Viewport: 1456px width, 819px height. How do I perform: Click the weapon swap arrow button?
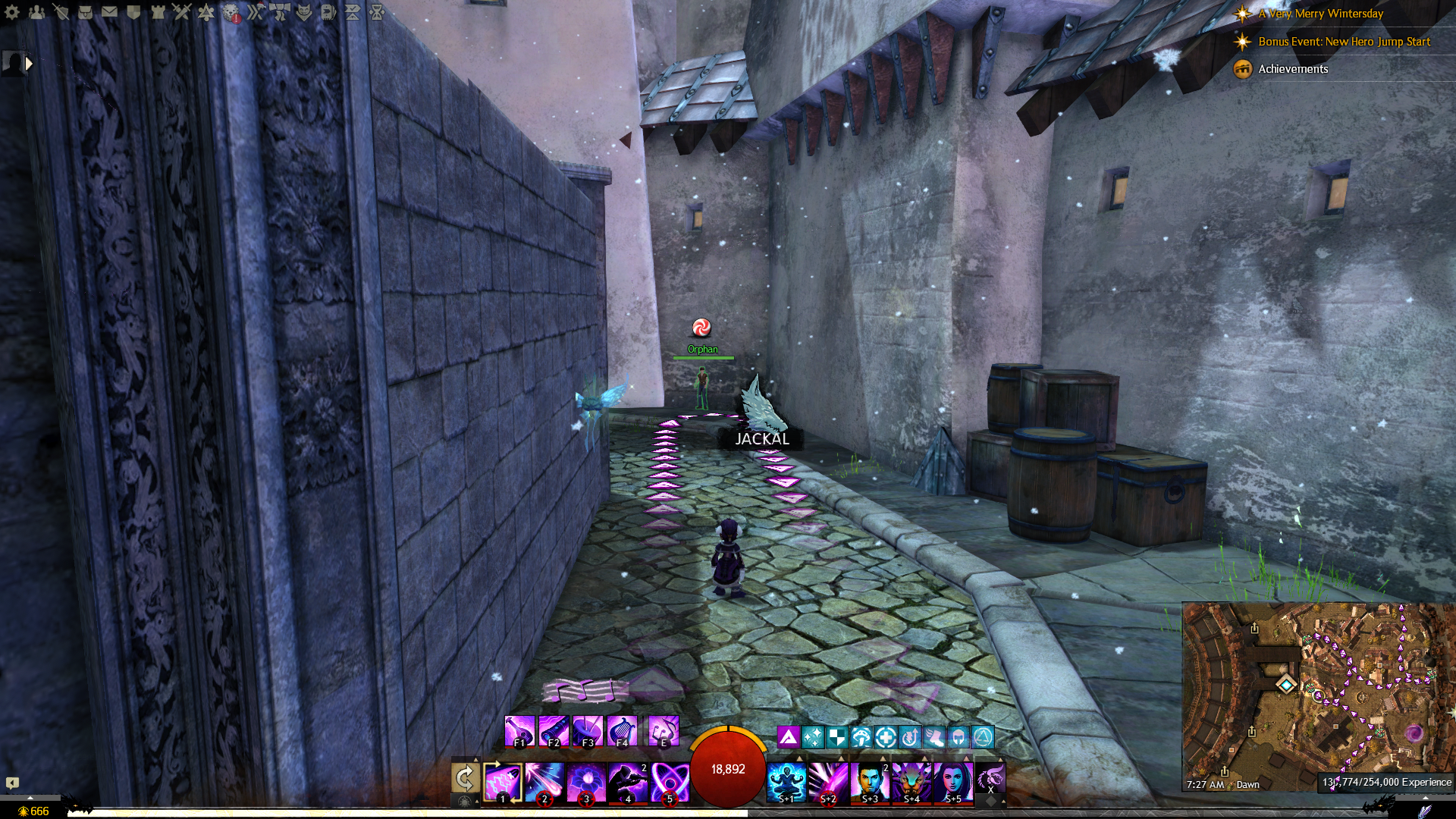pos(465,777)
